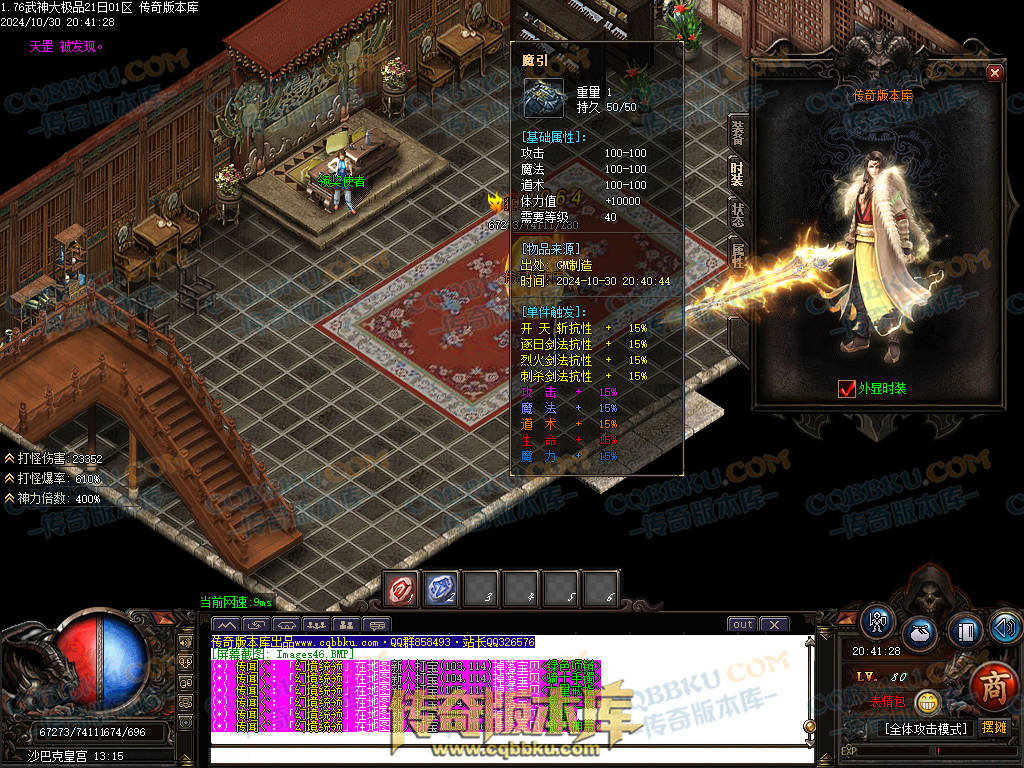Use the blue crystal in hotbar slot 2
This screenshot has height=768, width=1024.
(442, 589)
